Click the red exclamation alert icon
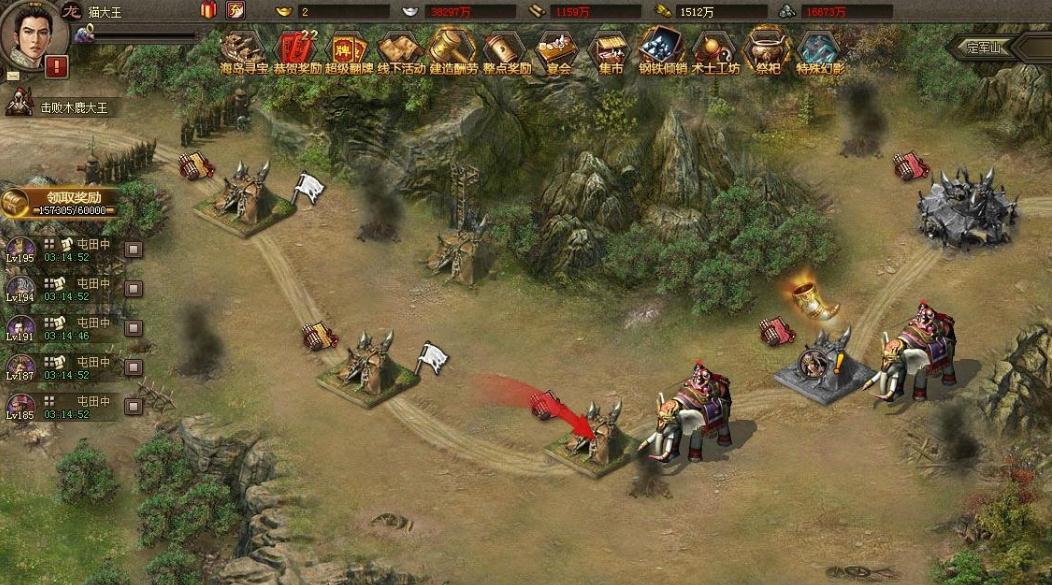 click(x=57, y=67)
